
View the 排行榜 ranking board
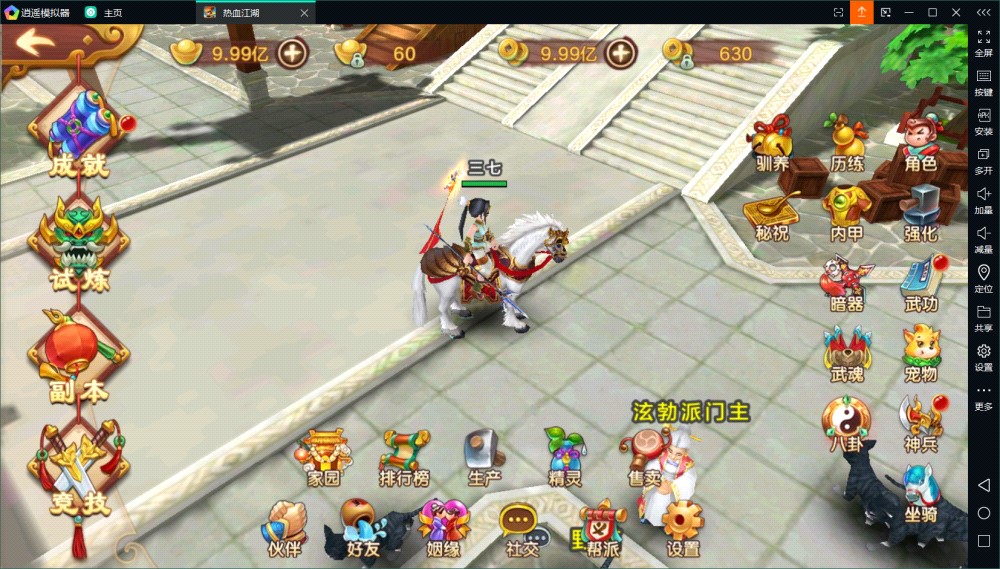click(404, 457)
